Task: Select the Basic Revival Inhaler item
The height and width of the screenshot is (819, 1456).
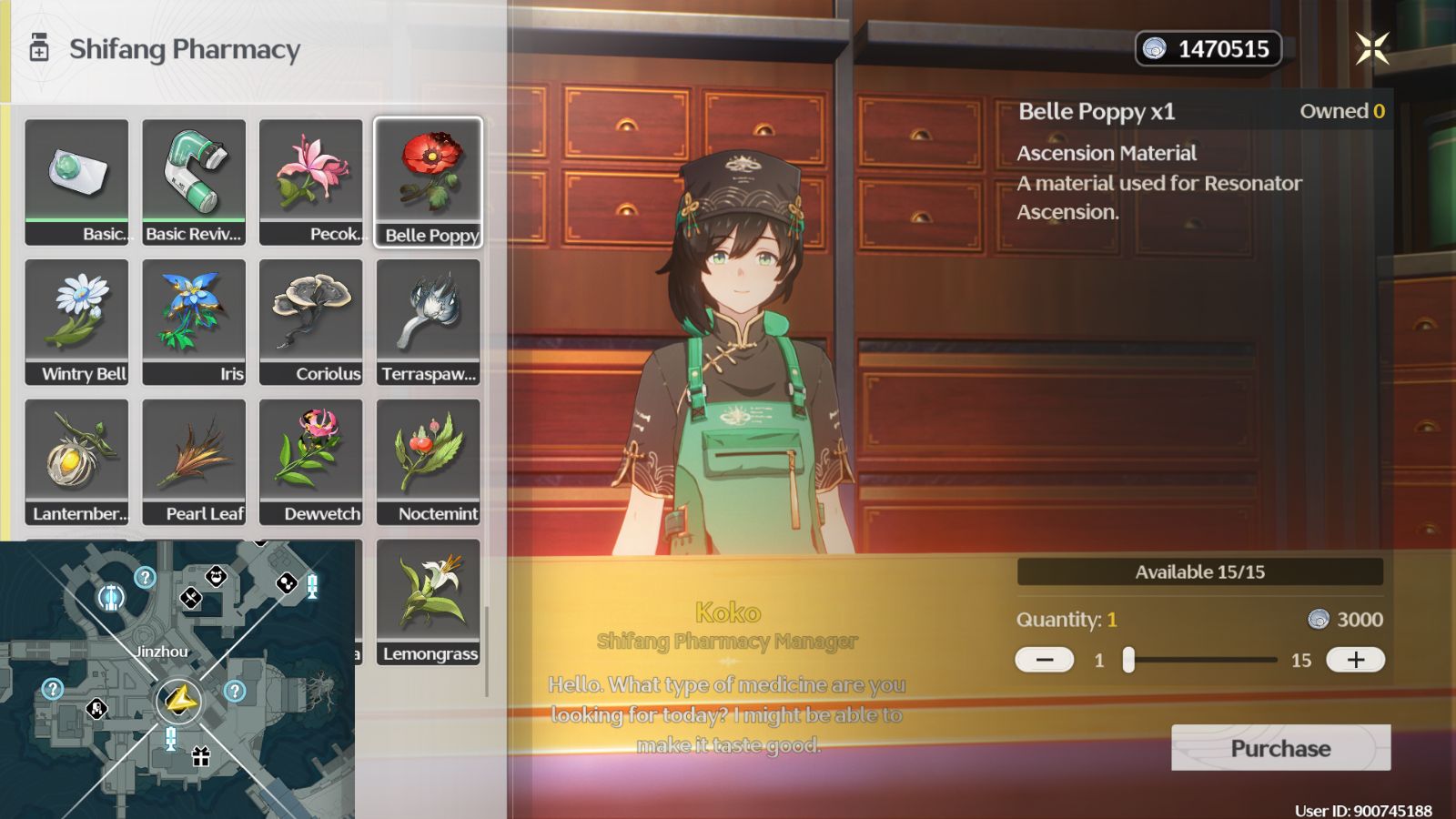Action: [x=194, y=182]
